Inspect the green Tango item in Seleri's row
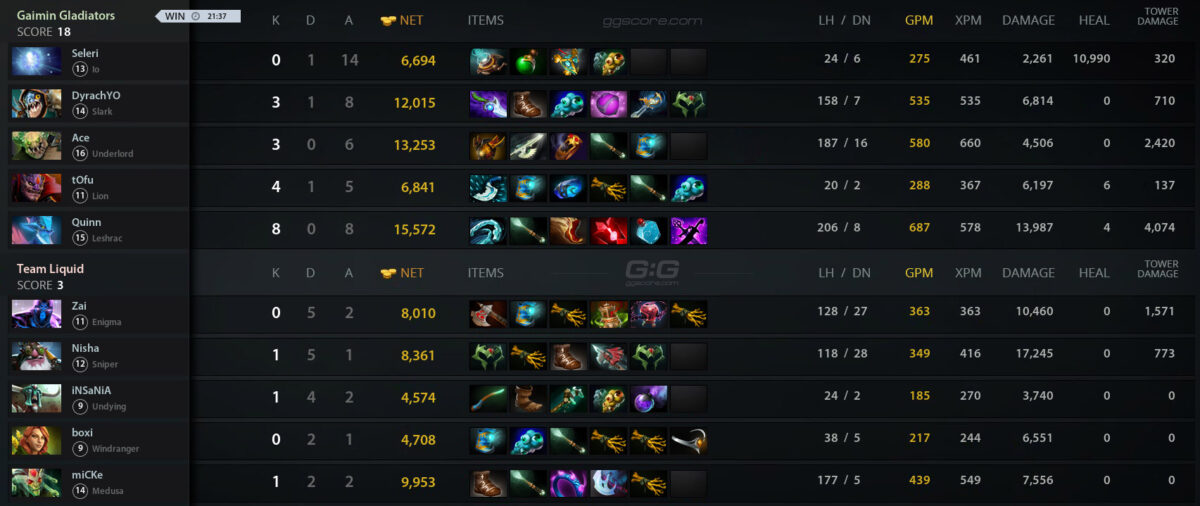Screen dimensions: 1200x506 528,62
